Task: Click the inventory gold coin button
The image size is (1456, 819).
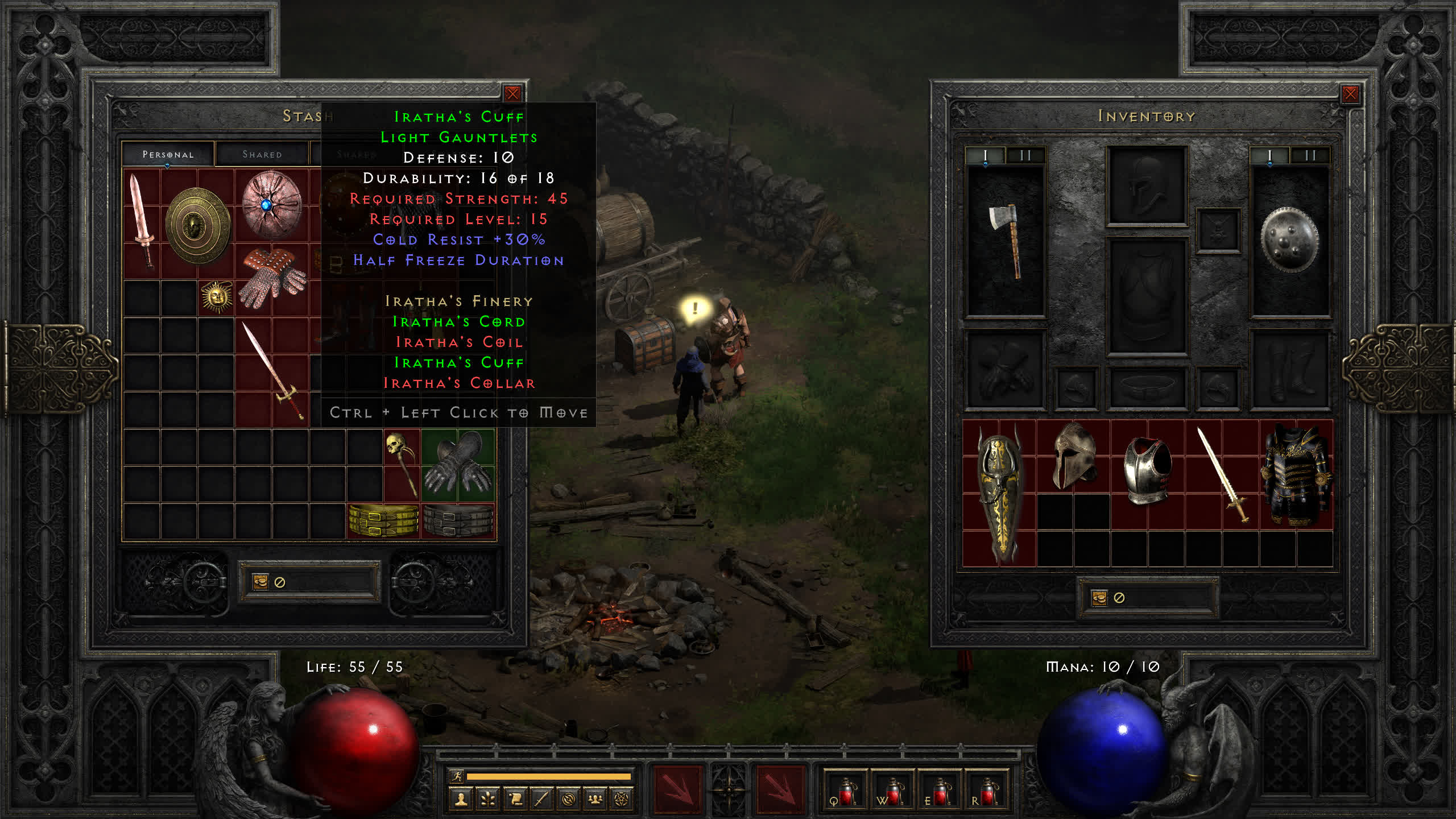Action: (1099, 598)
